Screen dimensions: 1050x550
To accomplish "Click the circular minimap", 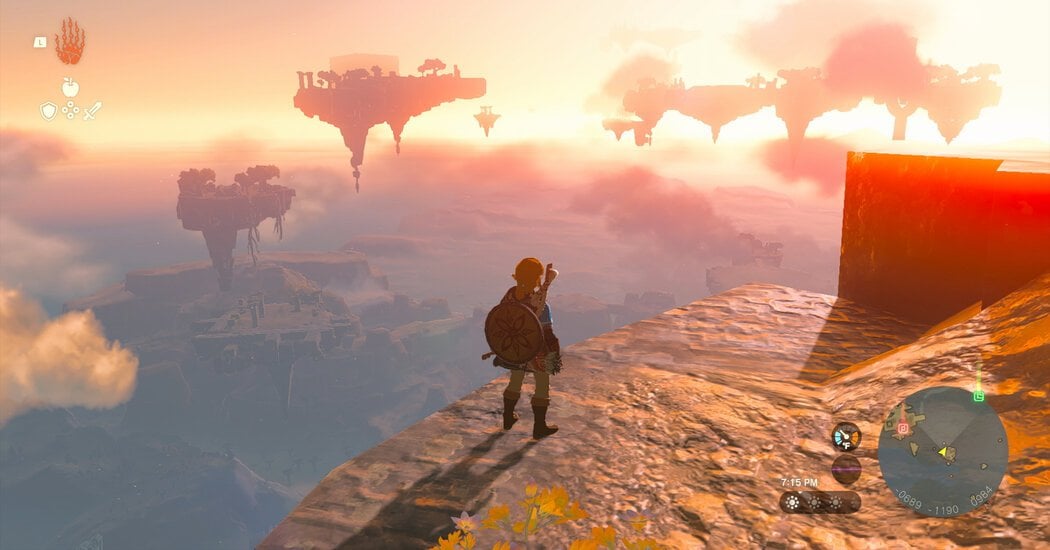I will coord(942,451).
